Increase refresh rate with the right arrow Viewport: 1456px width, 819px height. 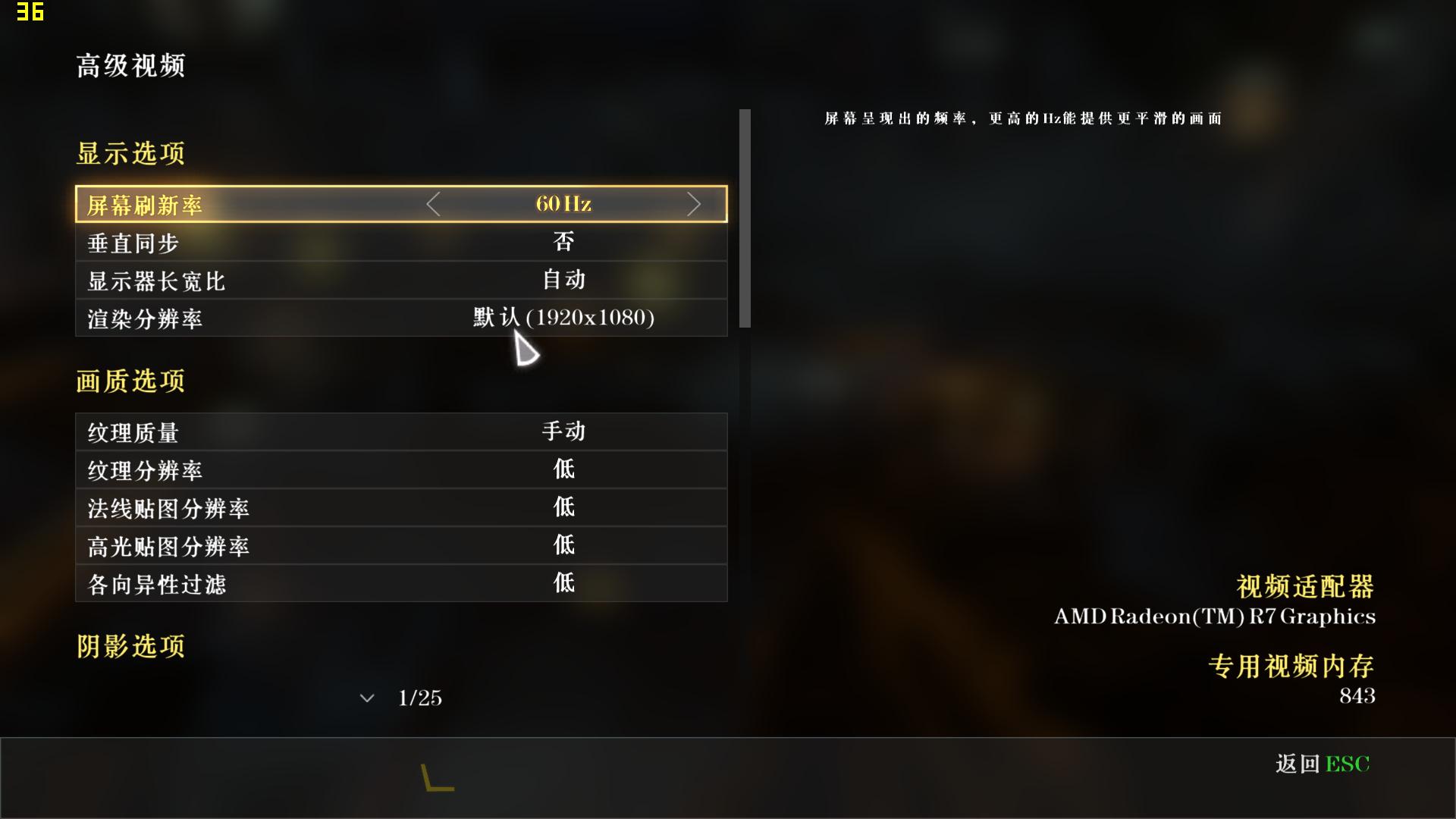[x=693, y=204]
